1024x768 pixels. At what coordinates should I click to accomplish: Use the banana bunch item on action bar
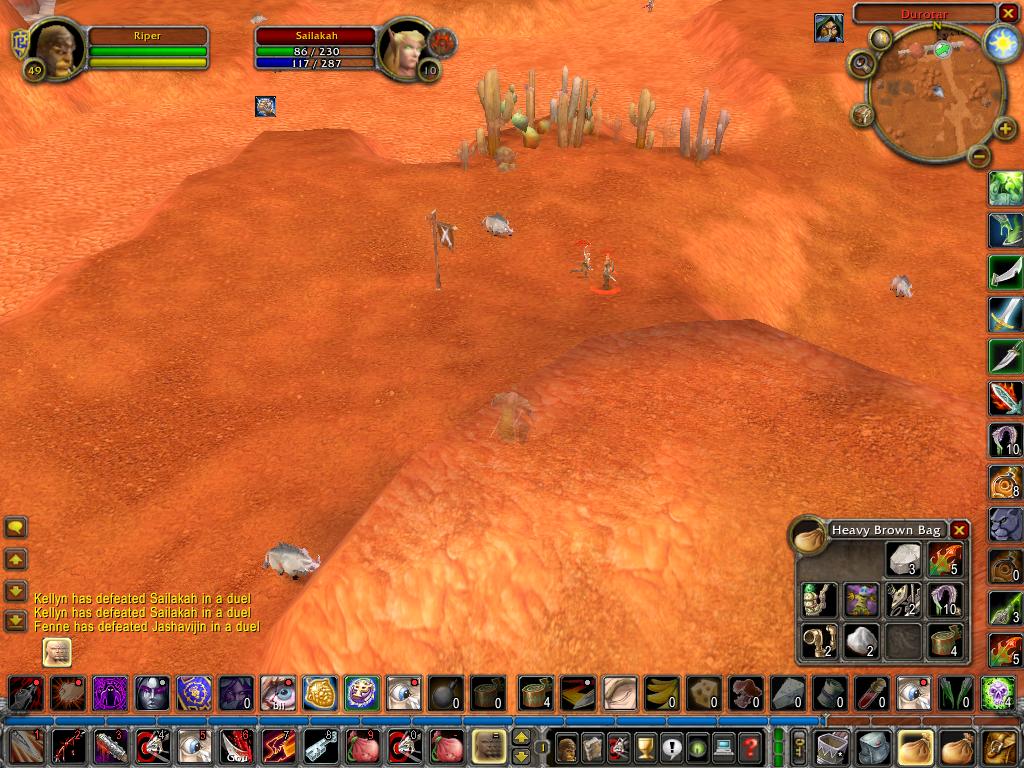tap(661, 692)
